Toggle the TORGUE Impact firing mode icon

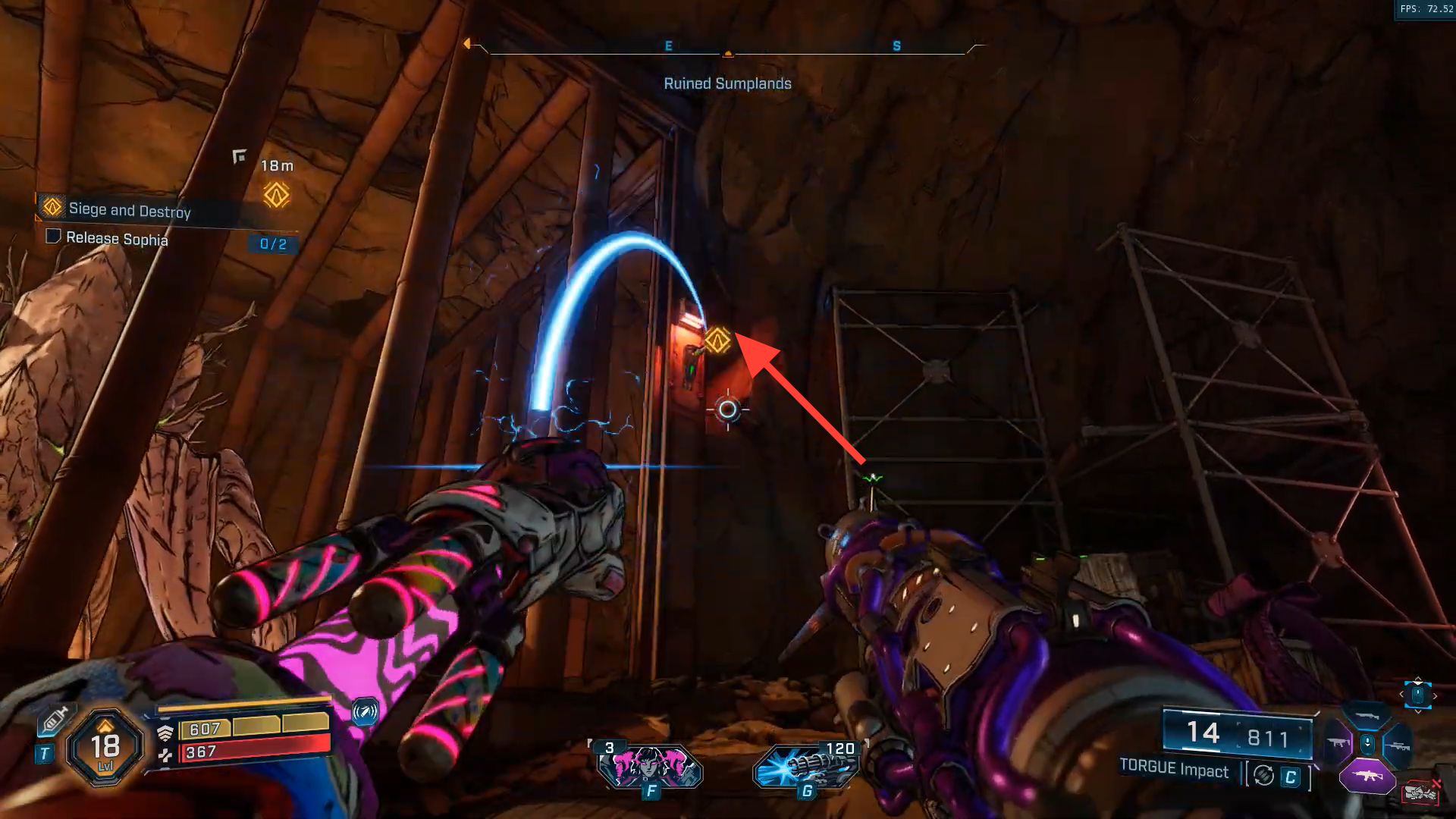pyautogui.click(x=1263, y=775)
